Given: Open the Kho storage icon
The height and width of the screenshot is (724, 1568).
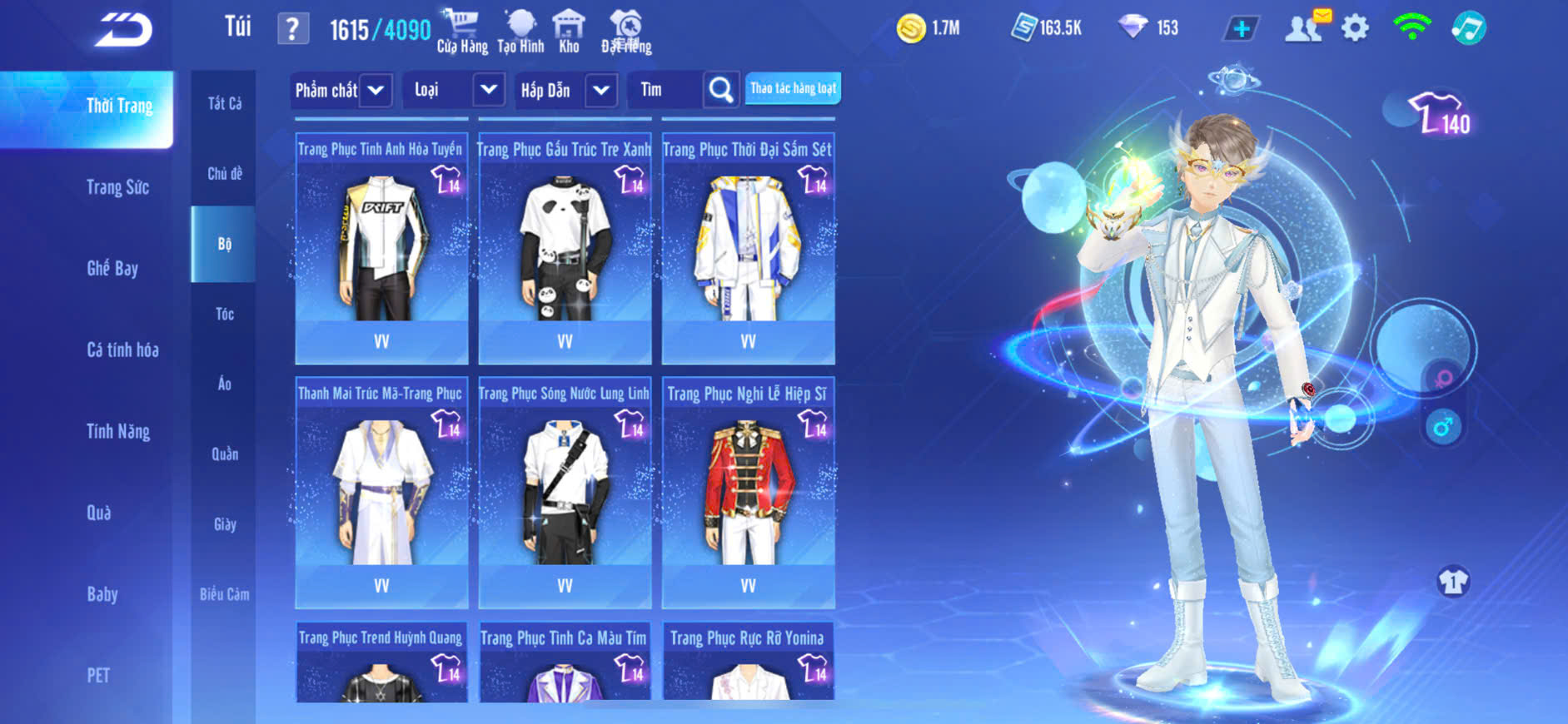Looking at the screenshot, I should click(x=569, y=32).
